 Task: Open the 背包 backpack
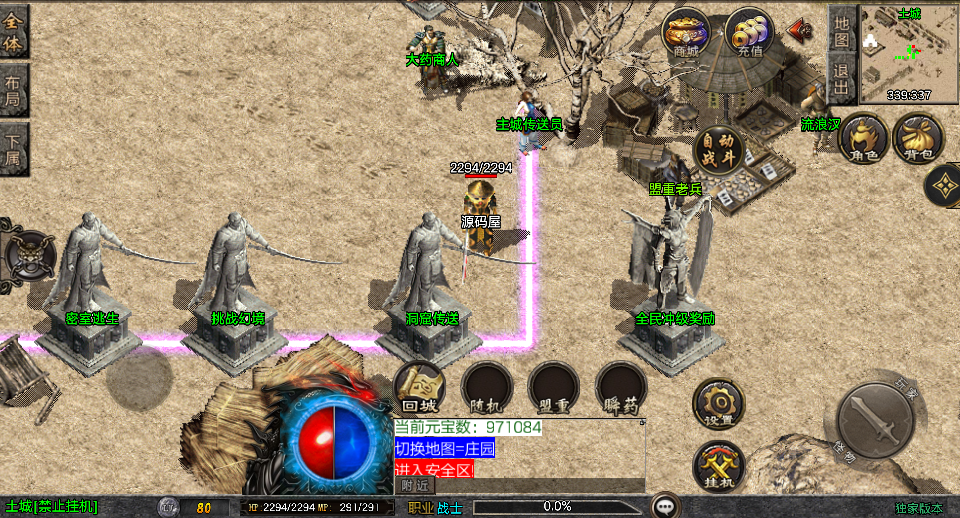[x=918, y=137]
